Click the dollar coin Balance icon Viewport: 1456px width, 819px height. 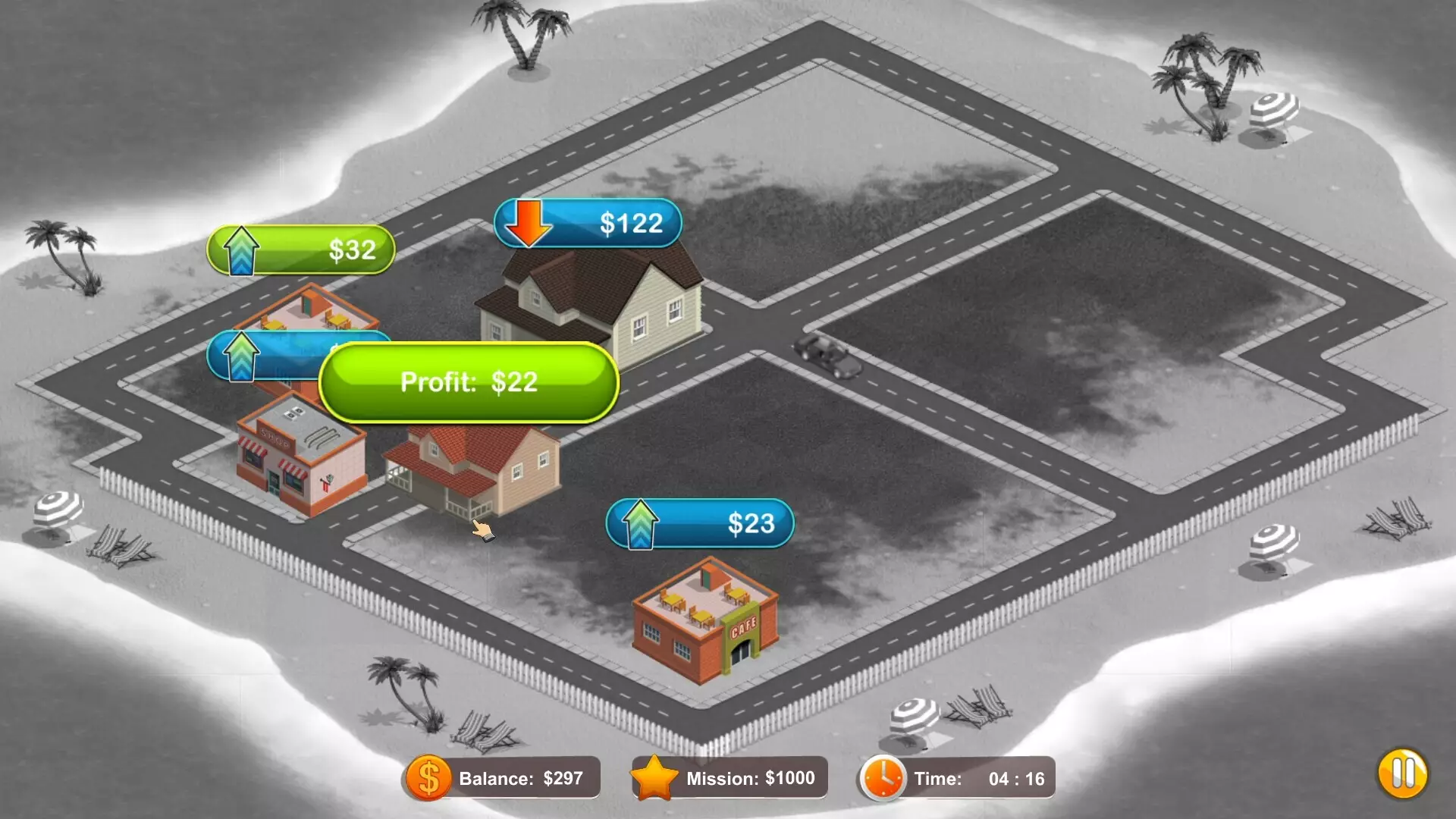pyautogui.click(x=428, y=777)
